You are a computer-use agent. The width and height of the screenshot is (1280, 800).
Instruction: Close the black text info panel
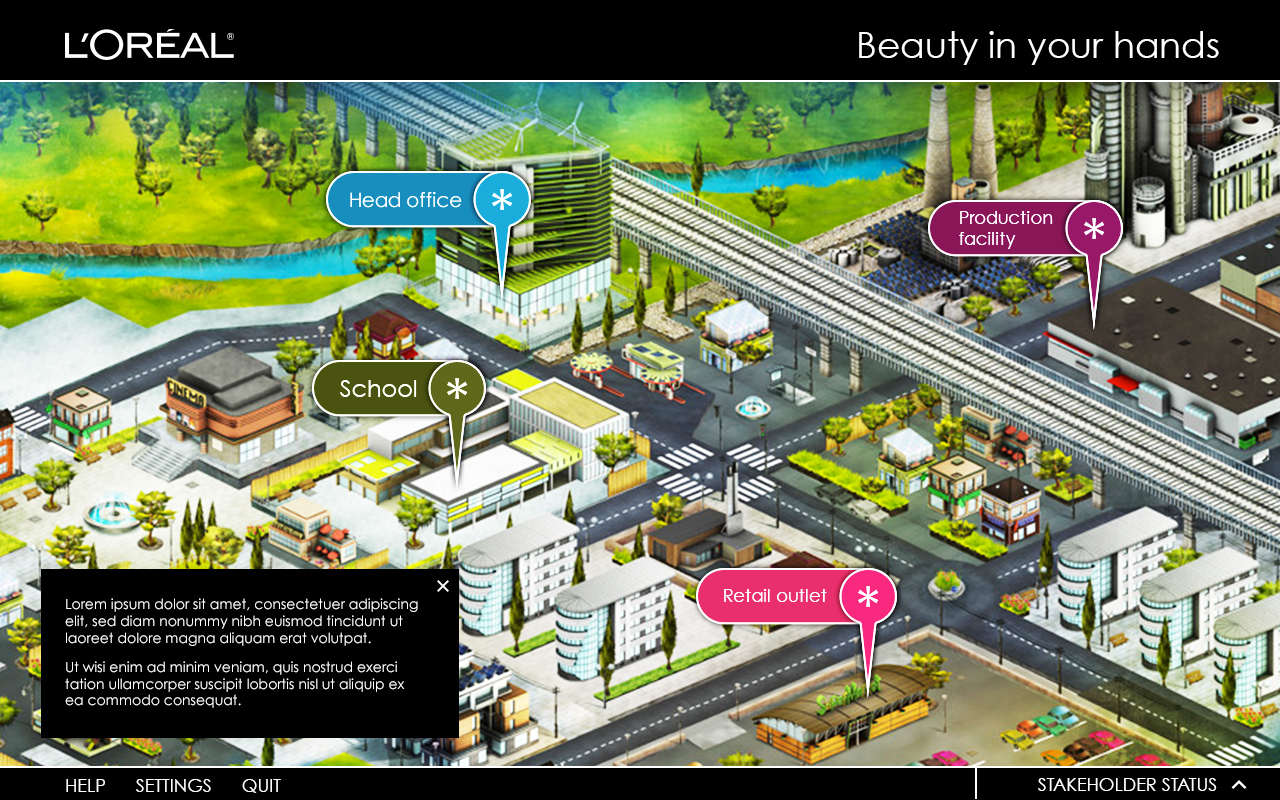pyautogui.click(x=443, y=586)
